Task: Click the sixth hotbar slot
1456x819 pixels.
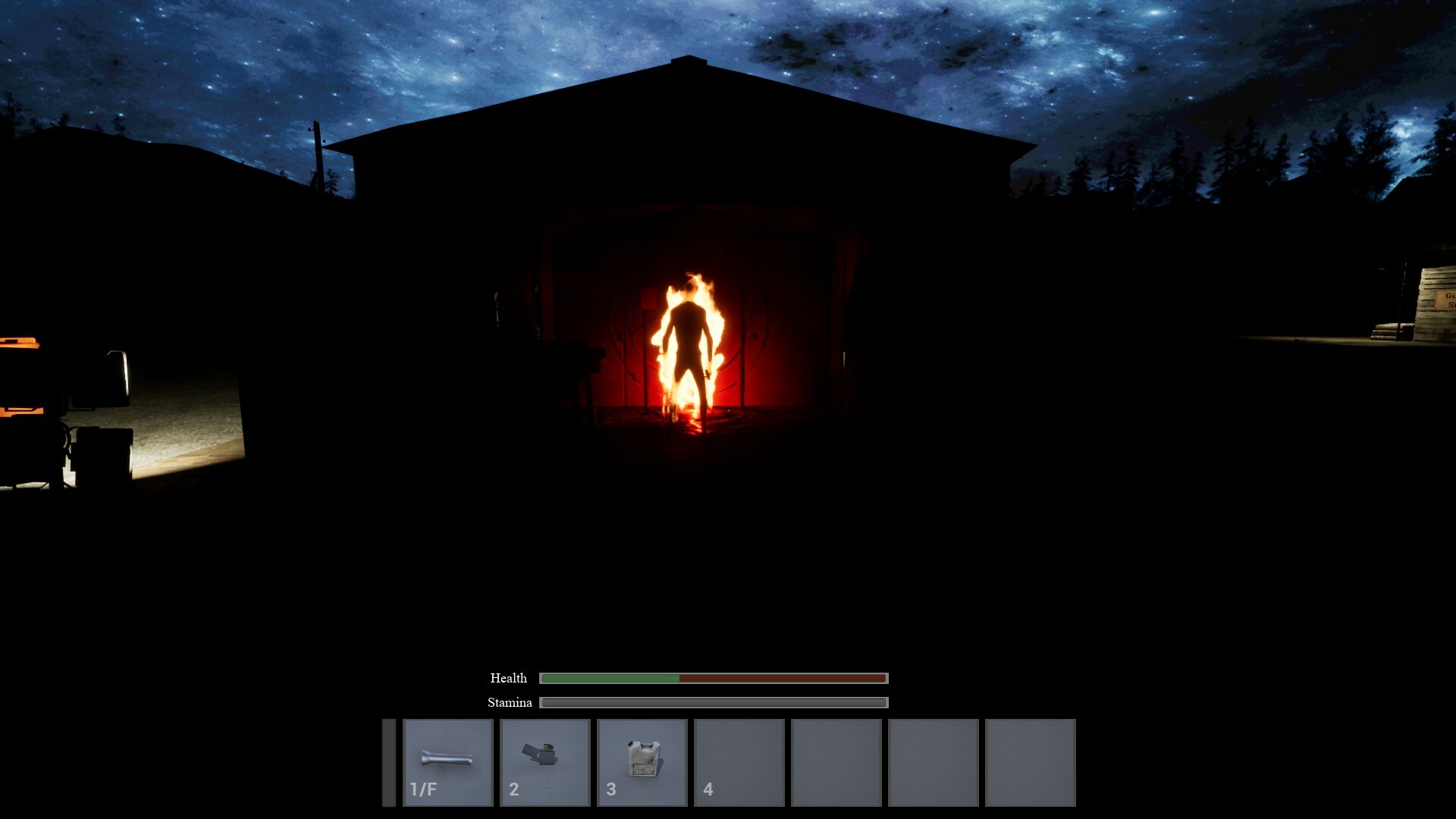Action: coord(933,761)
